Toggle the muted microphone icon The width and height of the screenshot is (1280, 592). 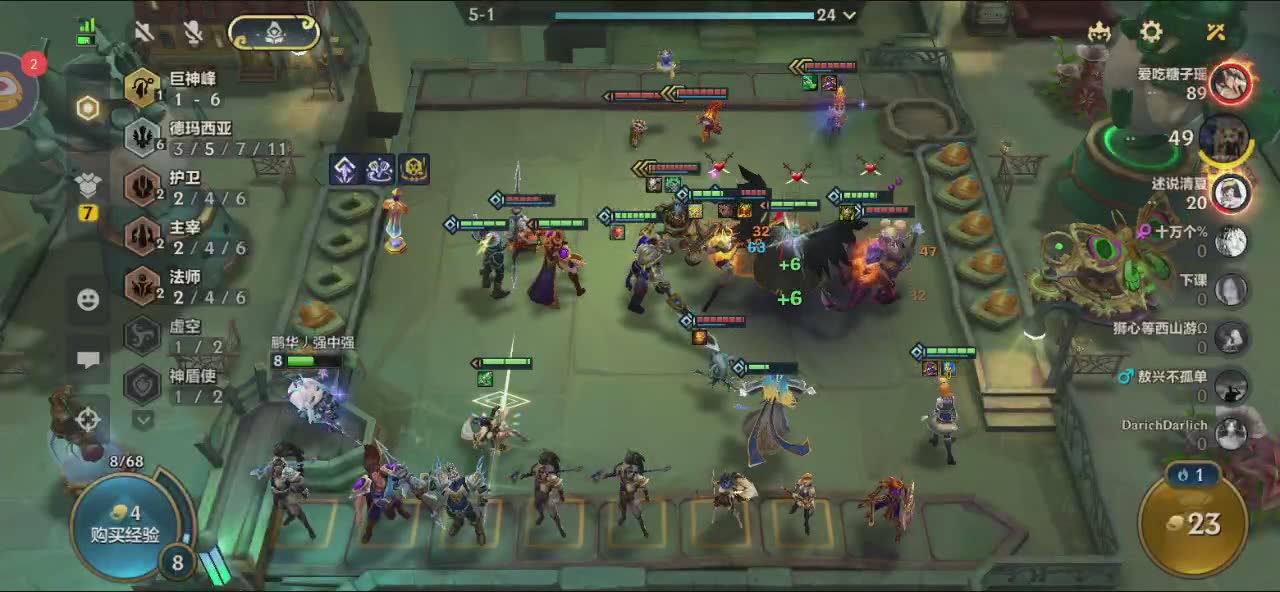tap(193, 32)
